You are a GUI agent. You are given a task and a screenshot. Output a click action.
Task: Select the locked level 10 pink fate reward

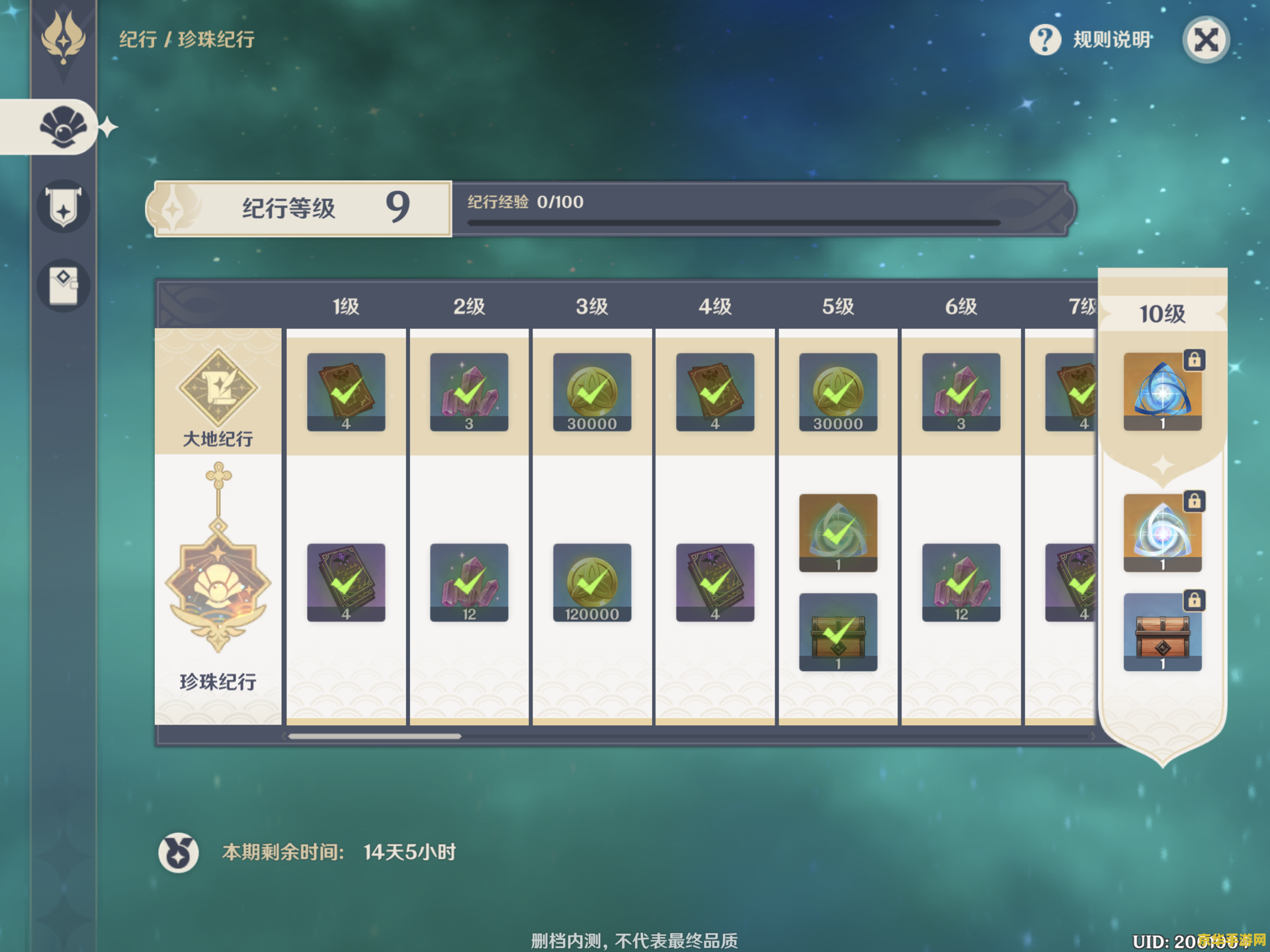[x=1162, y=533]
